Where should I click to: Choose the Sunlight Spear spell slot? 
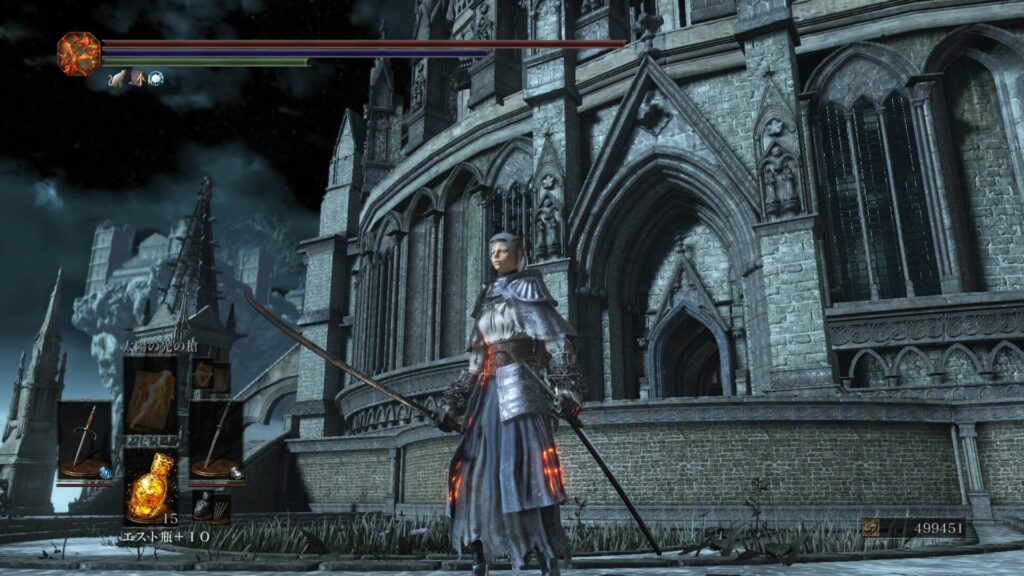coord(150,397)
